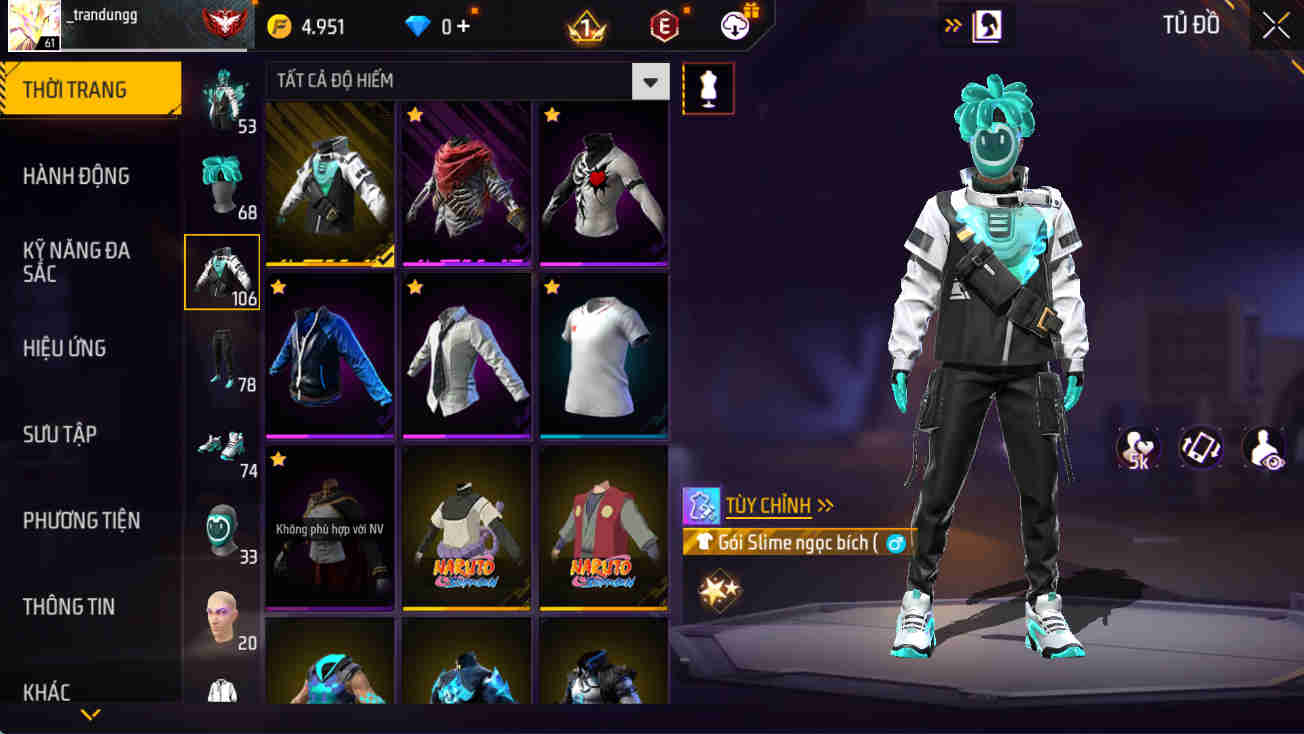Select the blue hoodie jacket thumbnail
The height and width of the screenshot is (734, 1304).
tap(329, 355)
